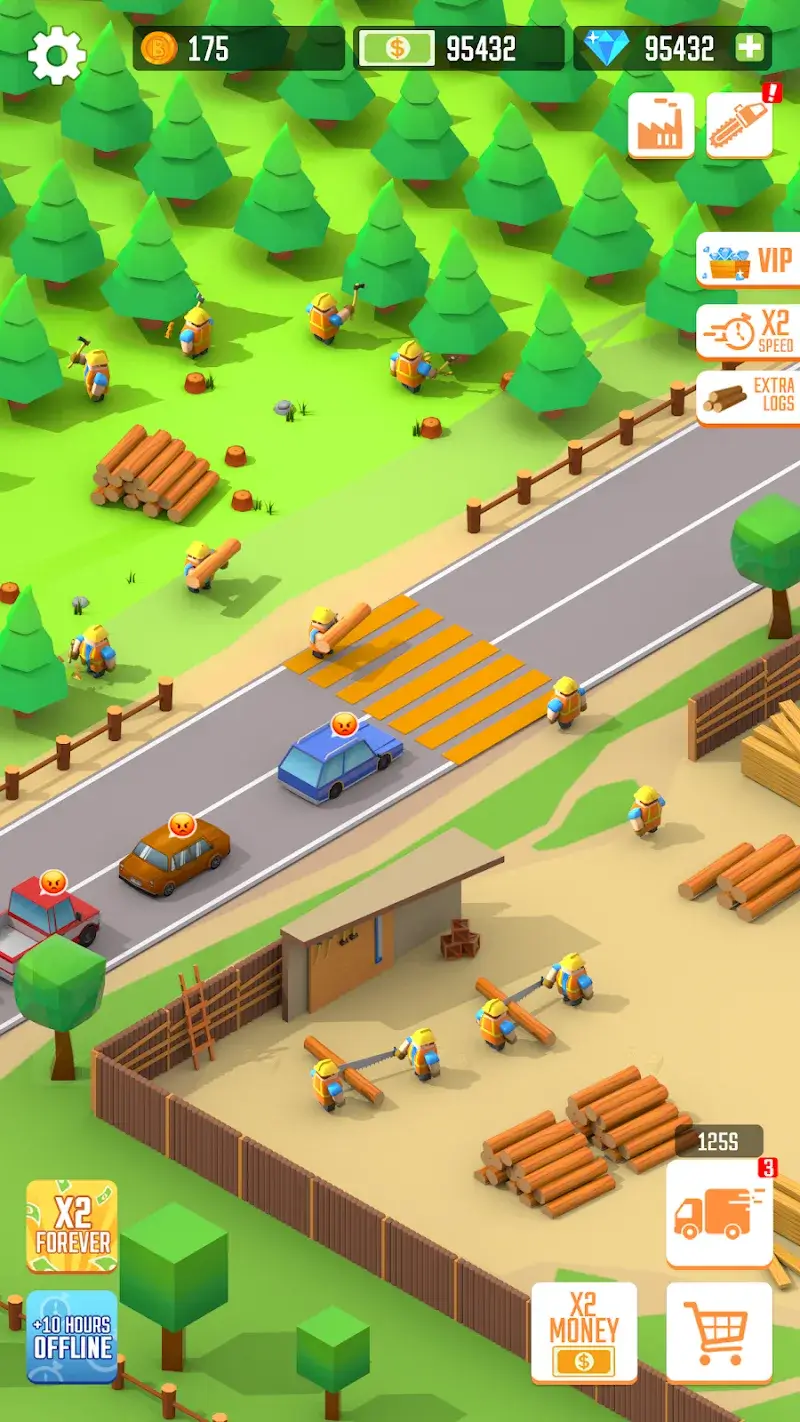The height and width of the screenshot is (1422, 800).
Task: Activate the X2 Speed boost
Action: pyautogui.click(x=748, y=331)
